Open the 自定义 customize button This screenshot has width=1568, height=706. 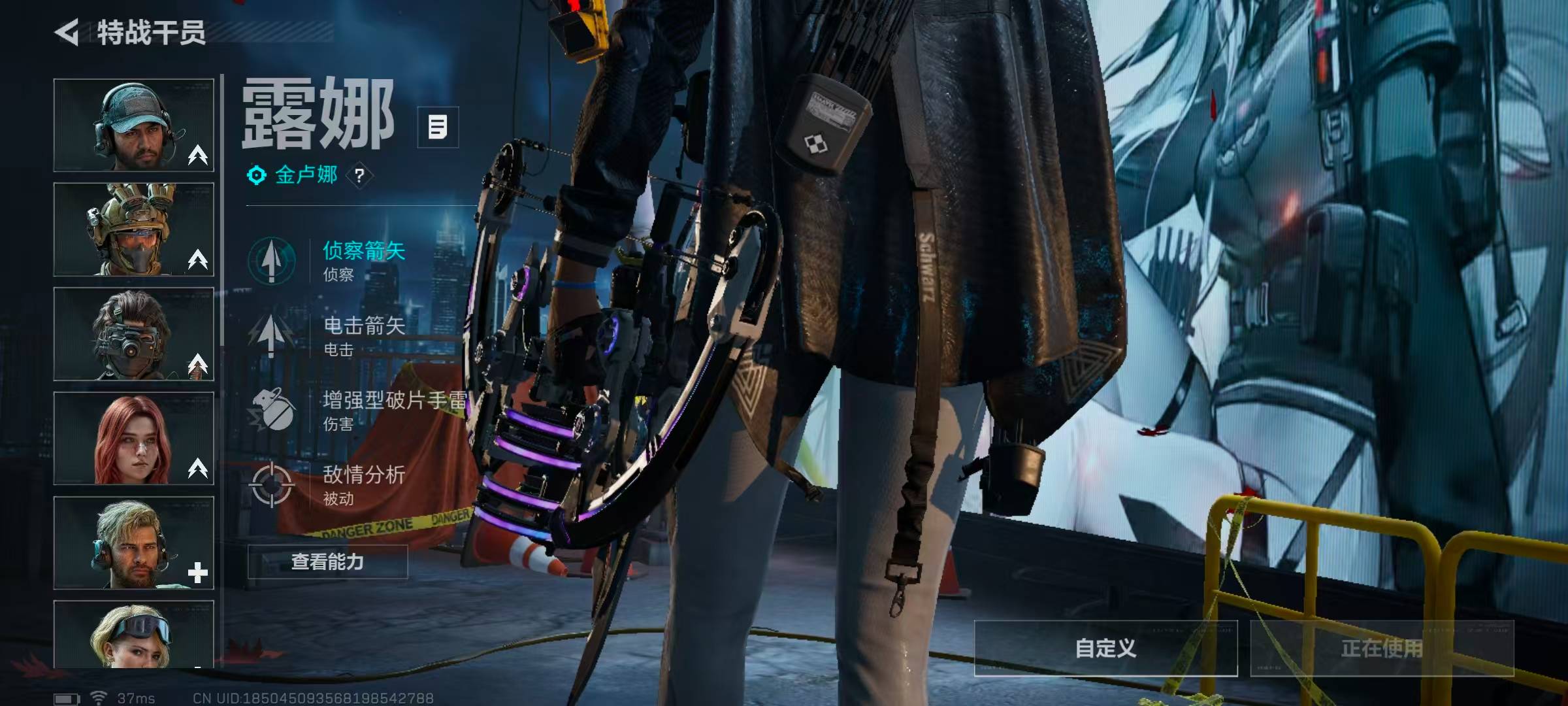(1105, 648)
